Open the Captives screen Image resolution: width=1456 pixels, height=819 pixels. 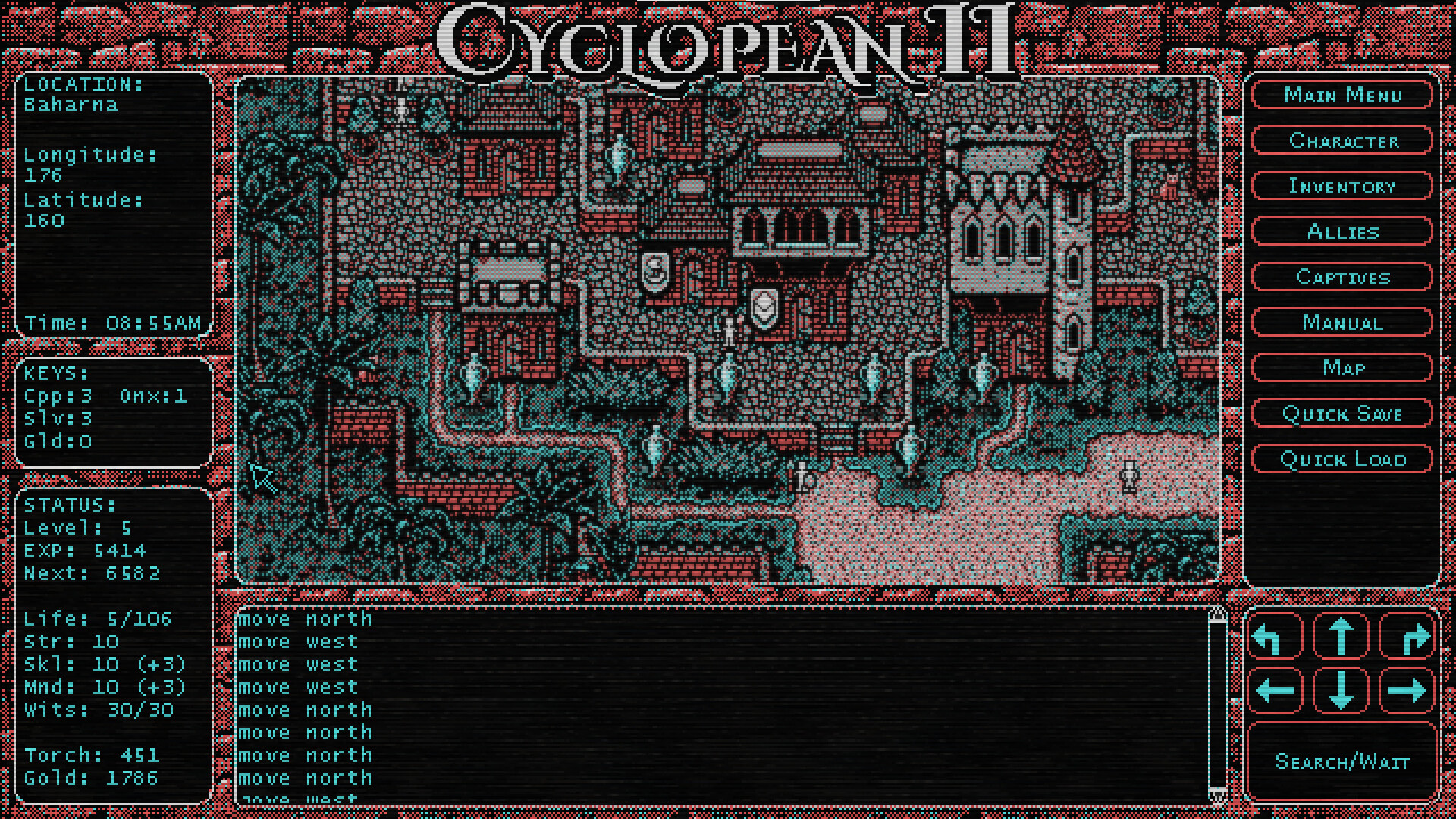[1342, 278]
